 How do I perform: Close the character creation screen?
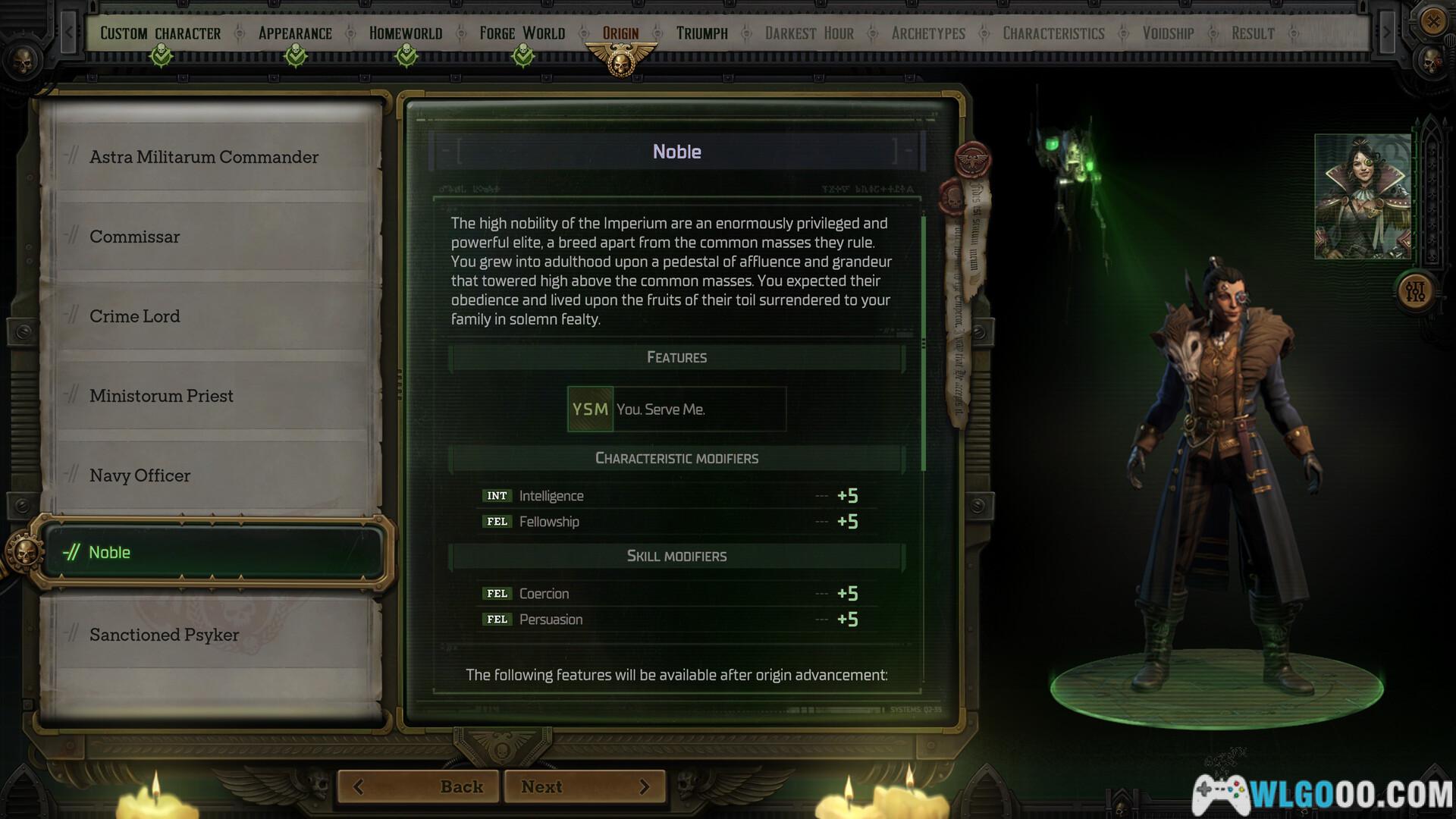1432,20
